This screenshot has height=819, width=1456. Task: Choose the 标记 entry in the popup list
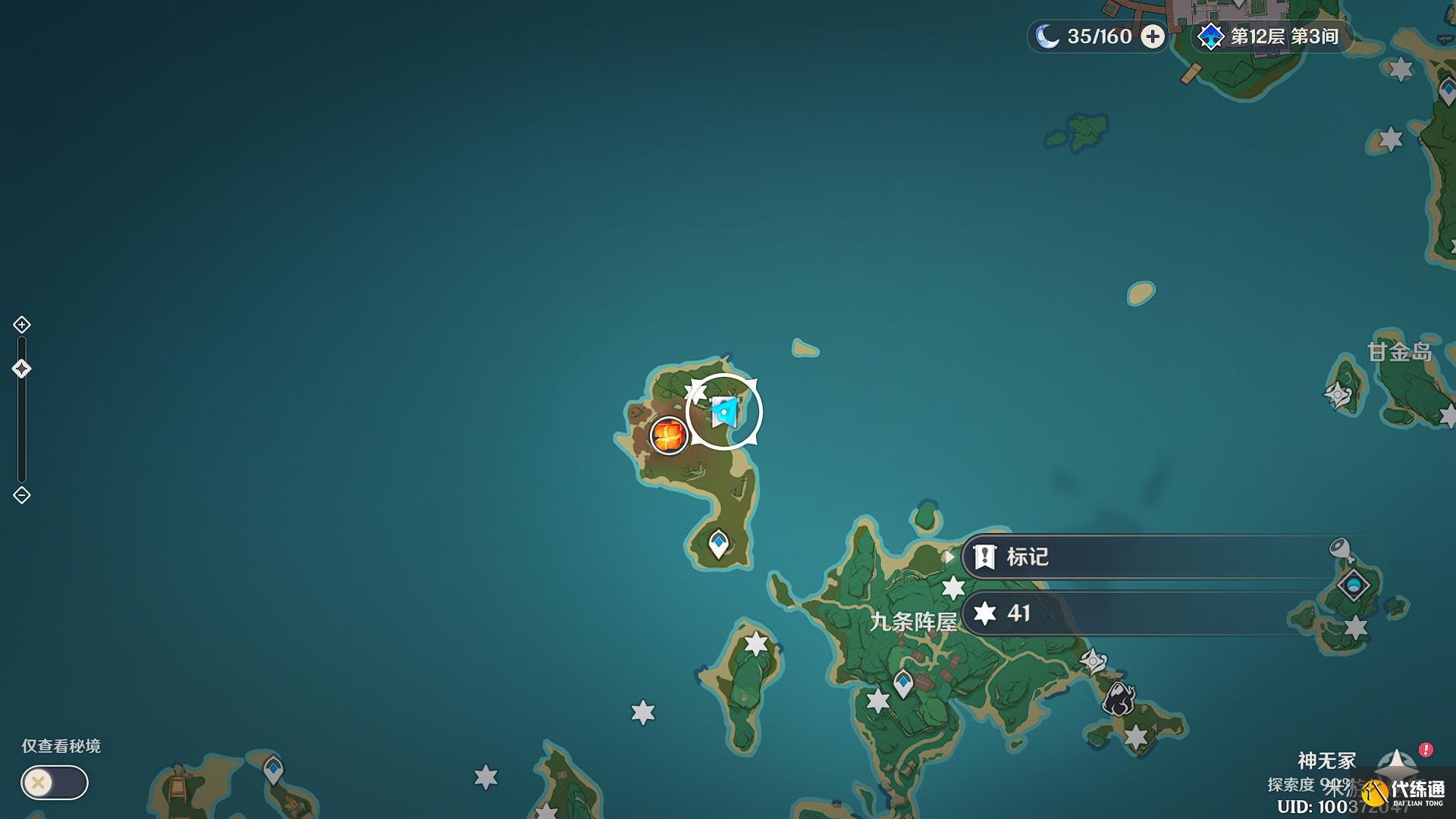pyautogui.click(x=1153, y=557)
